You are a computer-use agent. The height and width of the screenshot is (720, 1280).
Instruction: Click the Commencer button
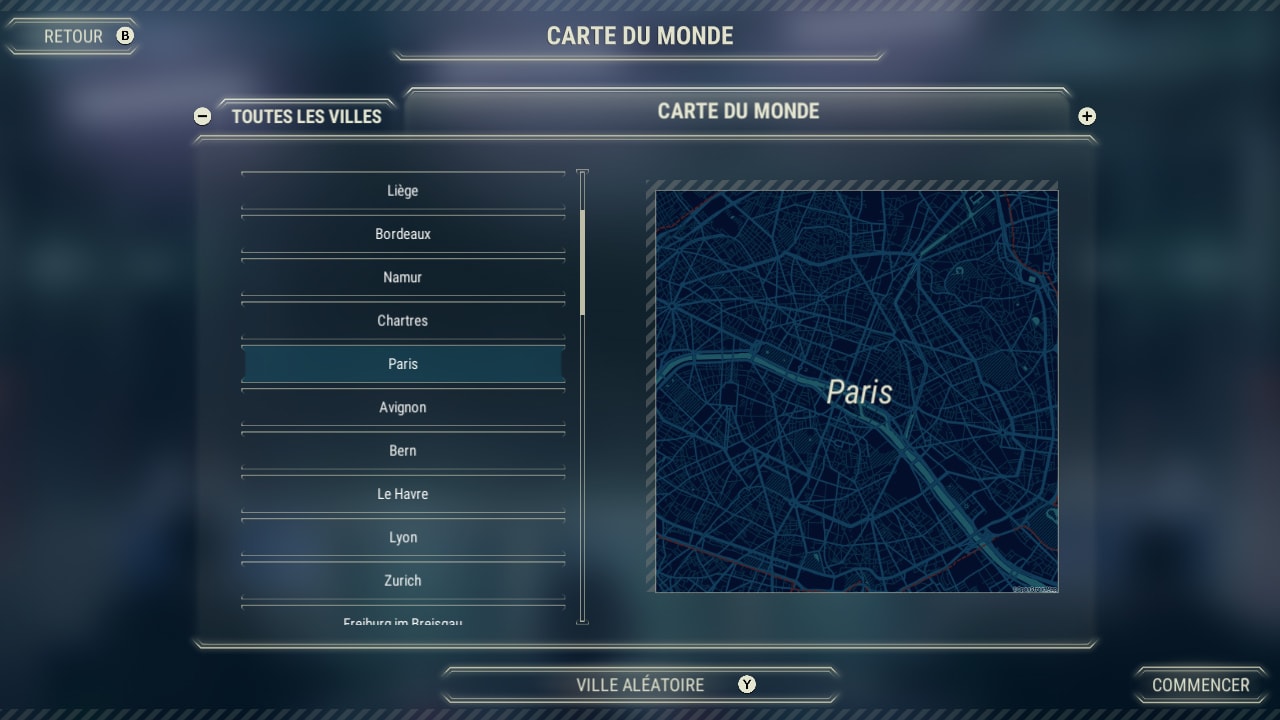[1200, 685]
